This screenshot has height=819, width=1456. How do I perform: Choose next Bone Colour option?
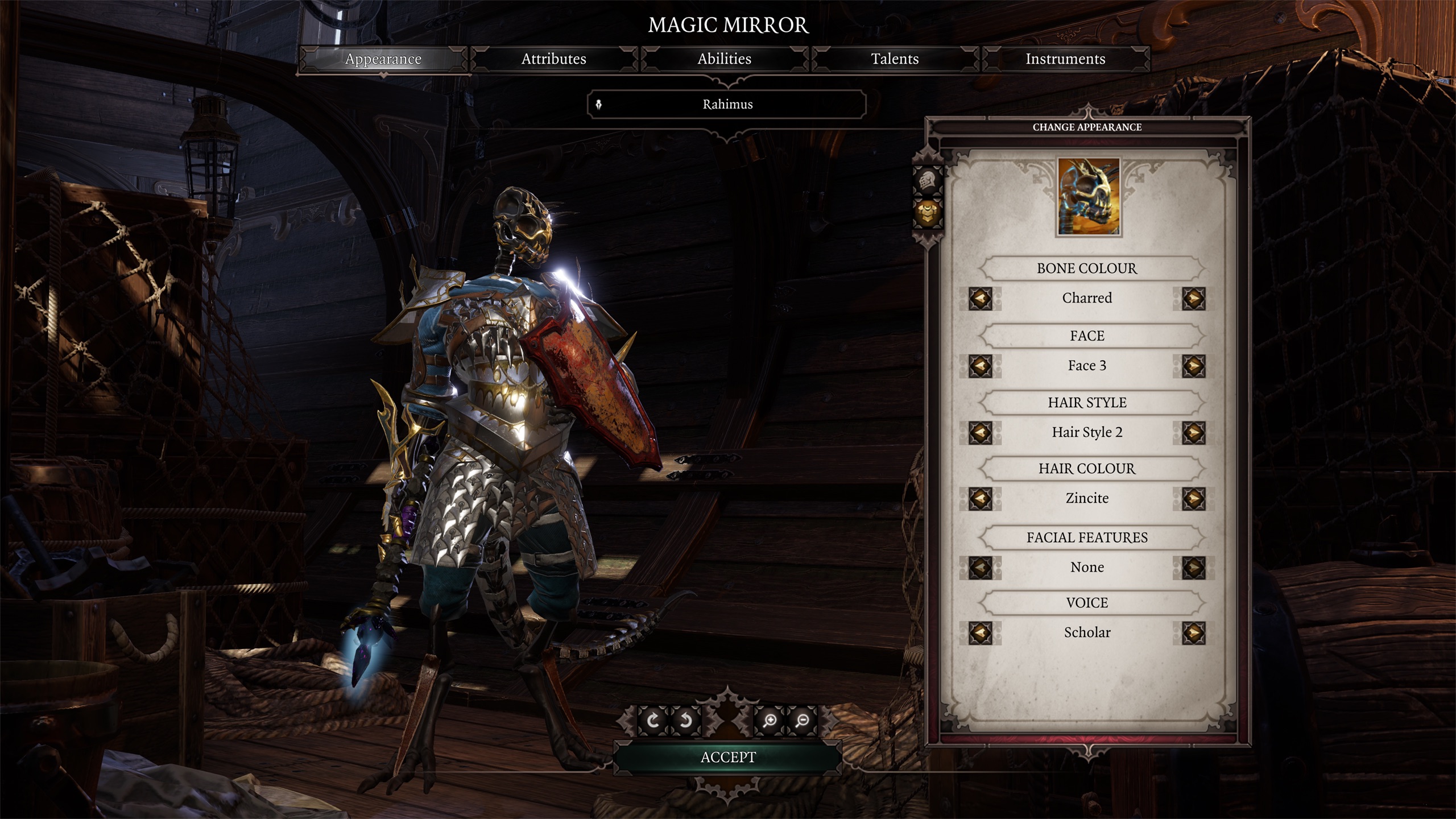(1193, 299)
